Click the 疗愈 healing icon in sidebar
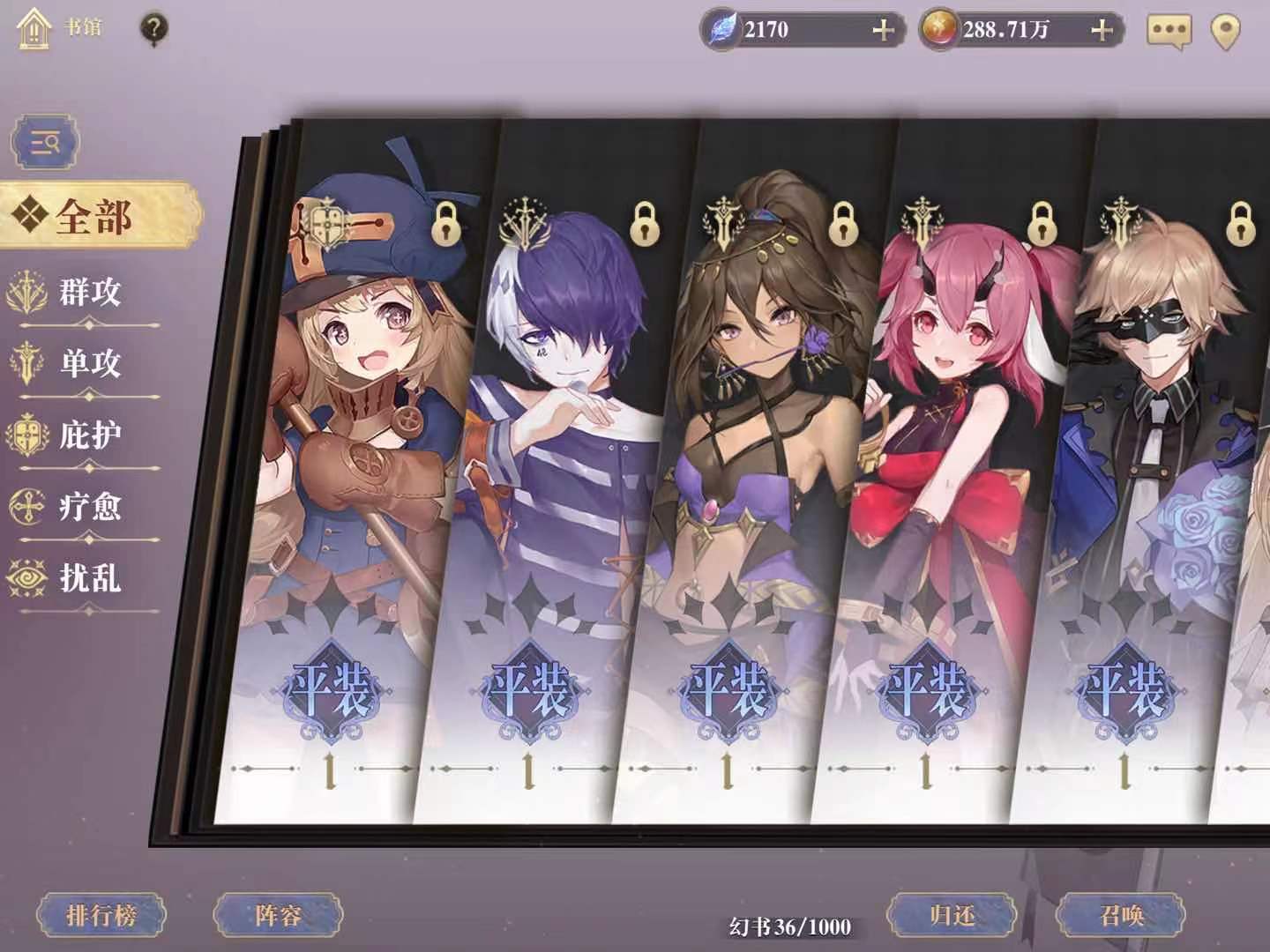 coord(26,507)
